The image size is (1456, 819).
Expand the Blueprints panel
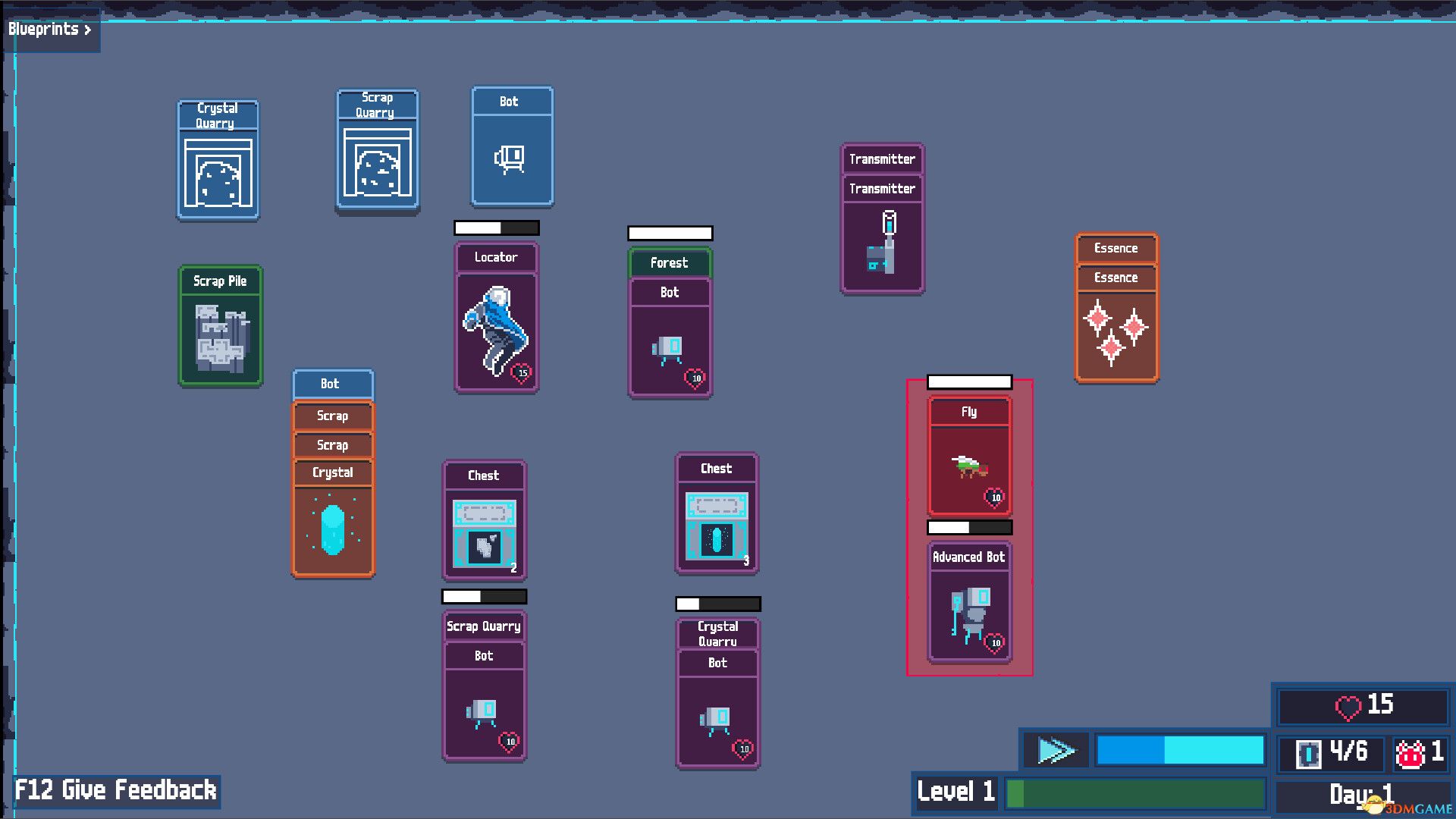49,30
